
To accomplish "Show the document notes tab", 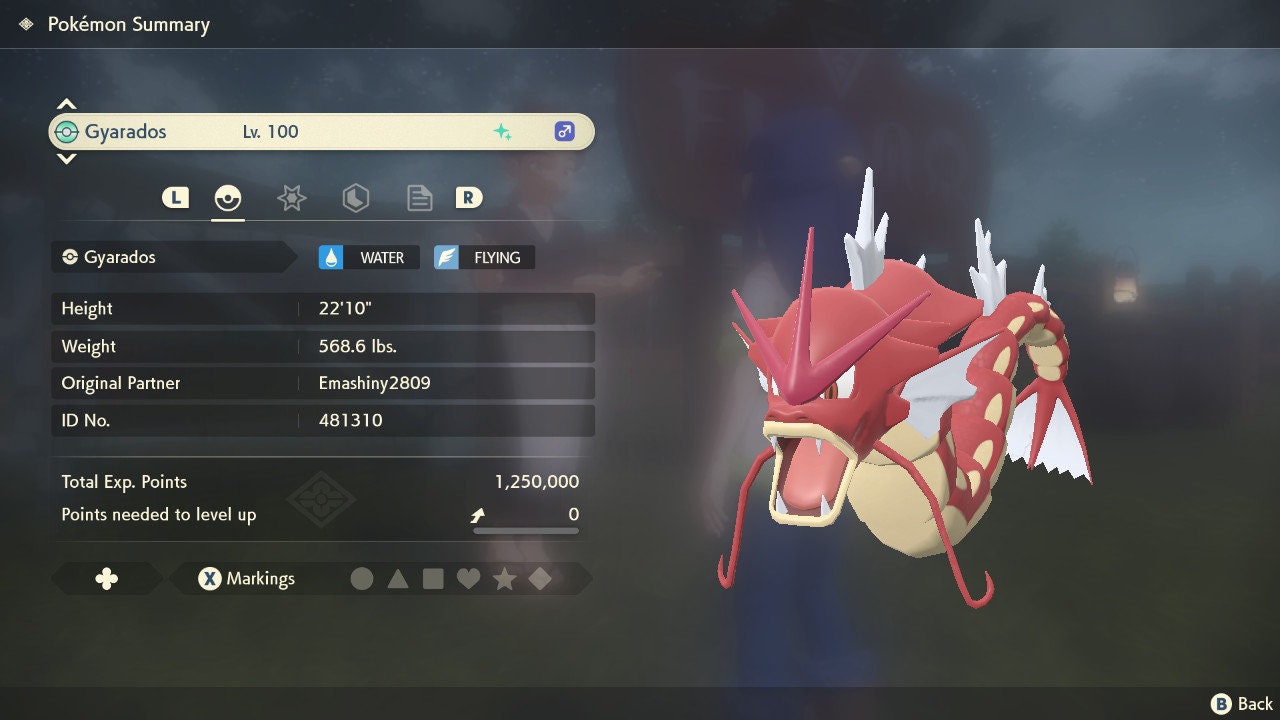I will (x=419, y=198).
